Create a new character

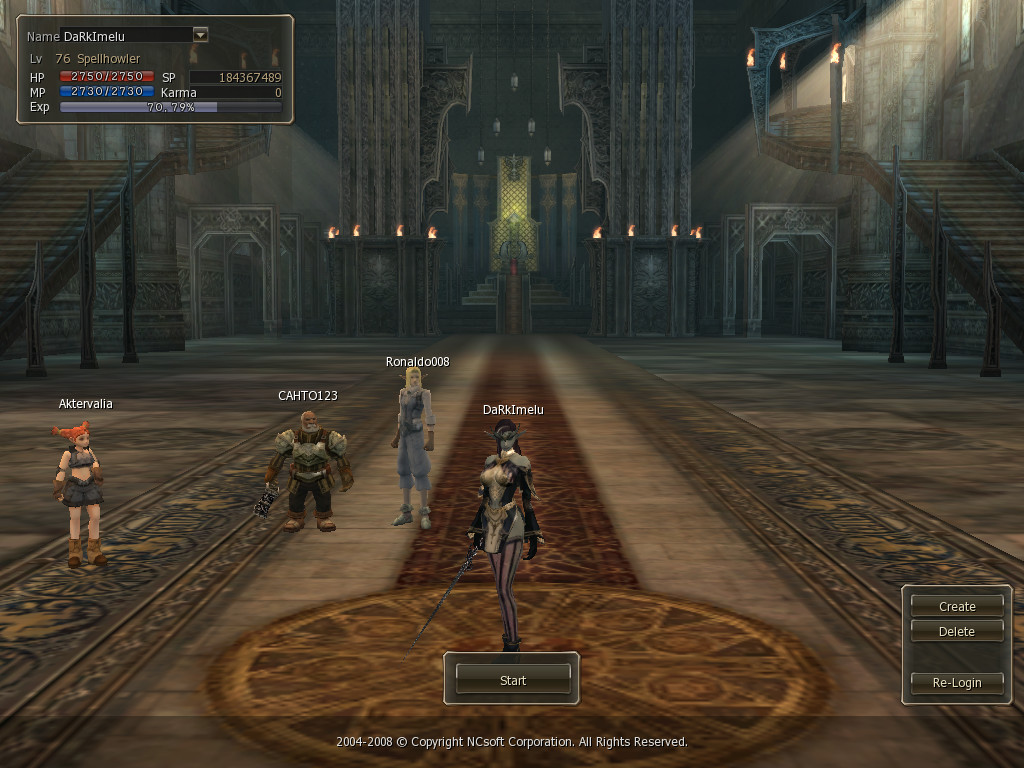957,606
